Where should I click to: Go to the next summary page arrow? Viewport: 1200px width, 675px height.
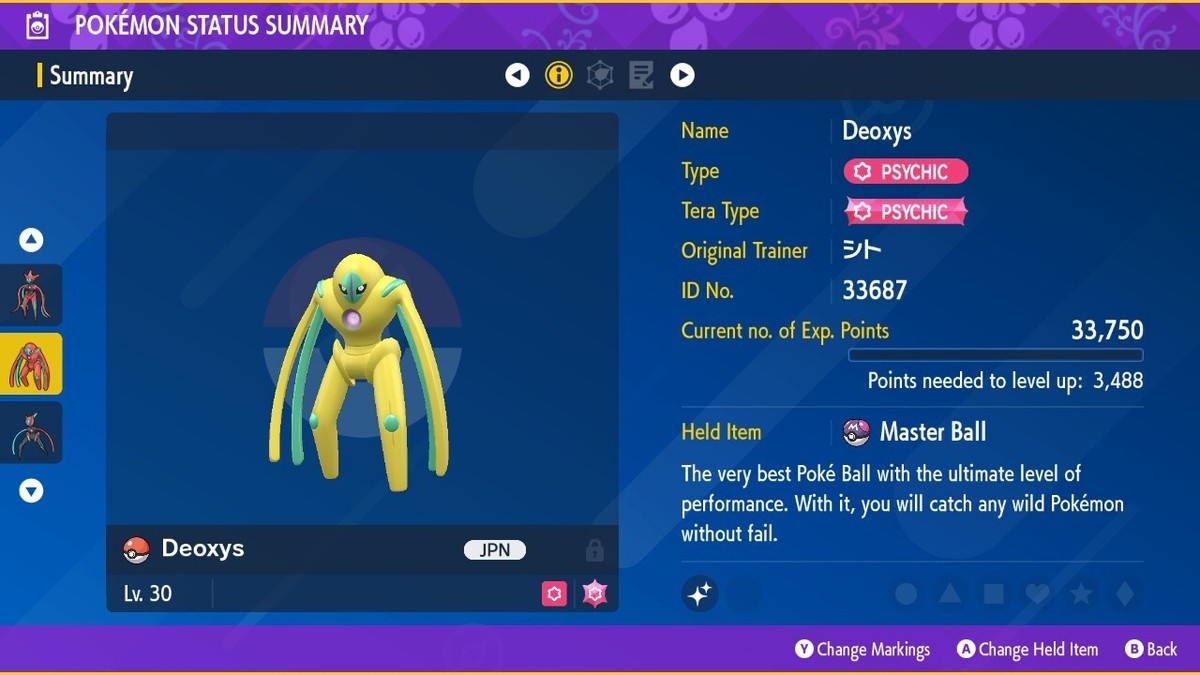(x=682, y=75)
